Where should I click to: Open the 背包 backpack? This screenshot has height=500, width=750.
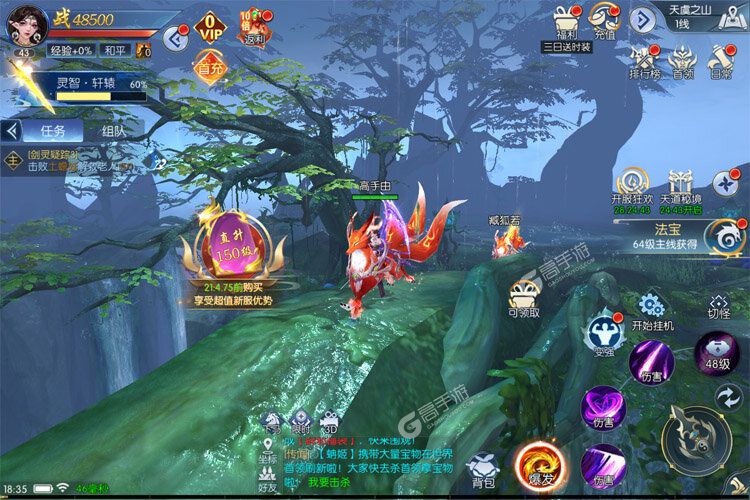pos(483,469)
